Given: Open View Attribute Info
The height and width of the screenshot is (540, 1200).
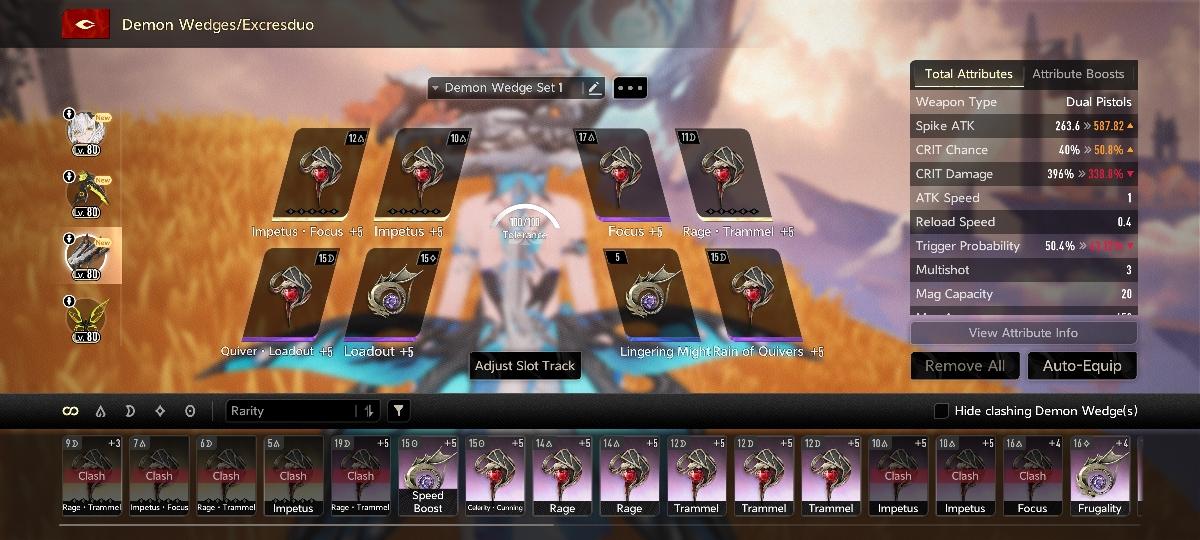Looking at the screenshot, I should [x=1023, y=333].
